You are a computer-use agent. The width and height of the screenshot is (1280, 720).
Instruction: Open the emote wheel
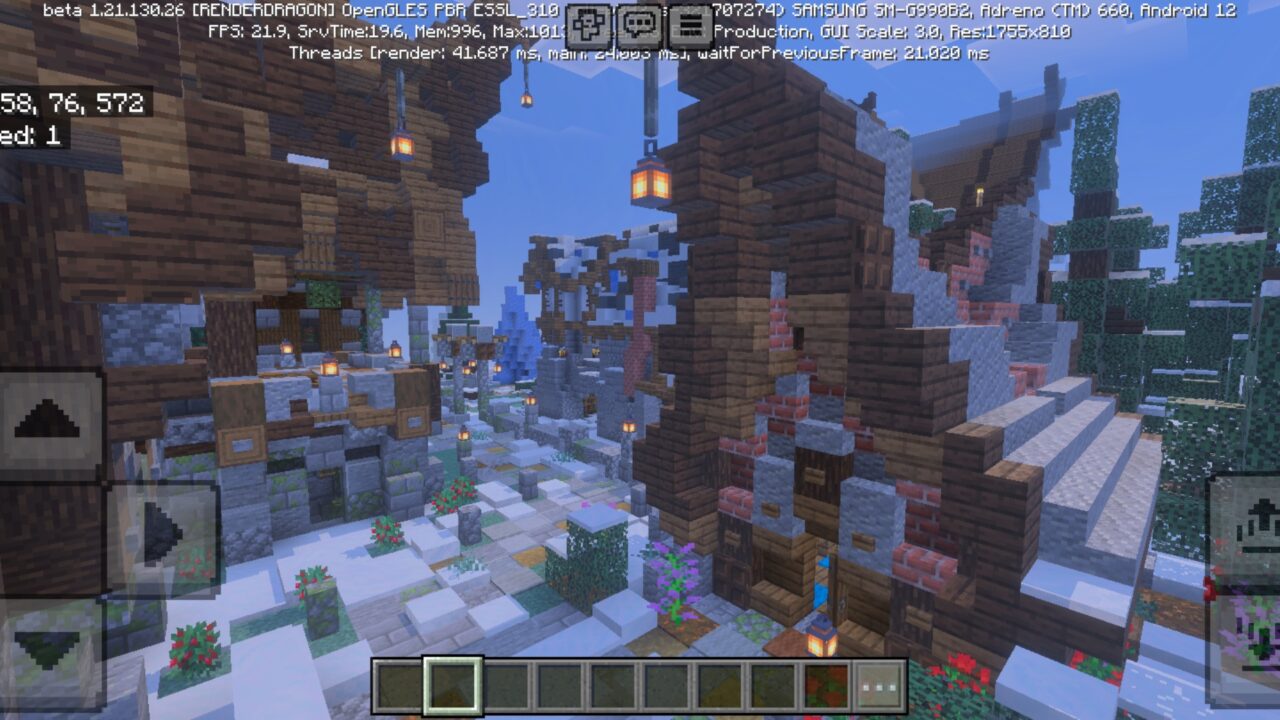click(588, 22)
